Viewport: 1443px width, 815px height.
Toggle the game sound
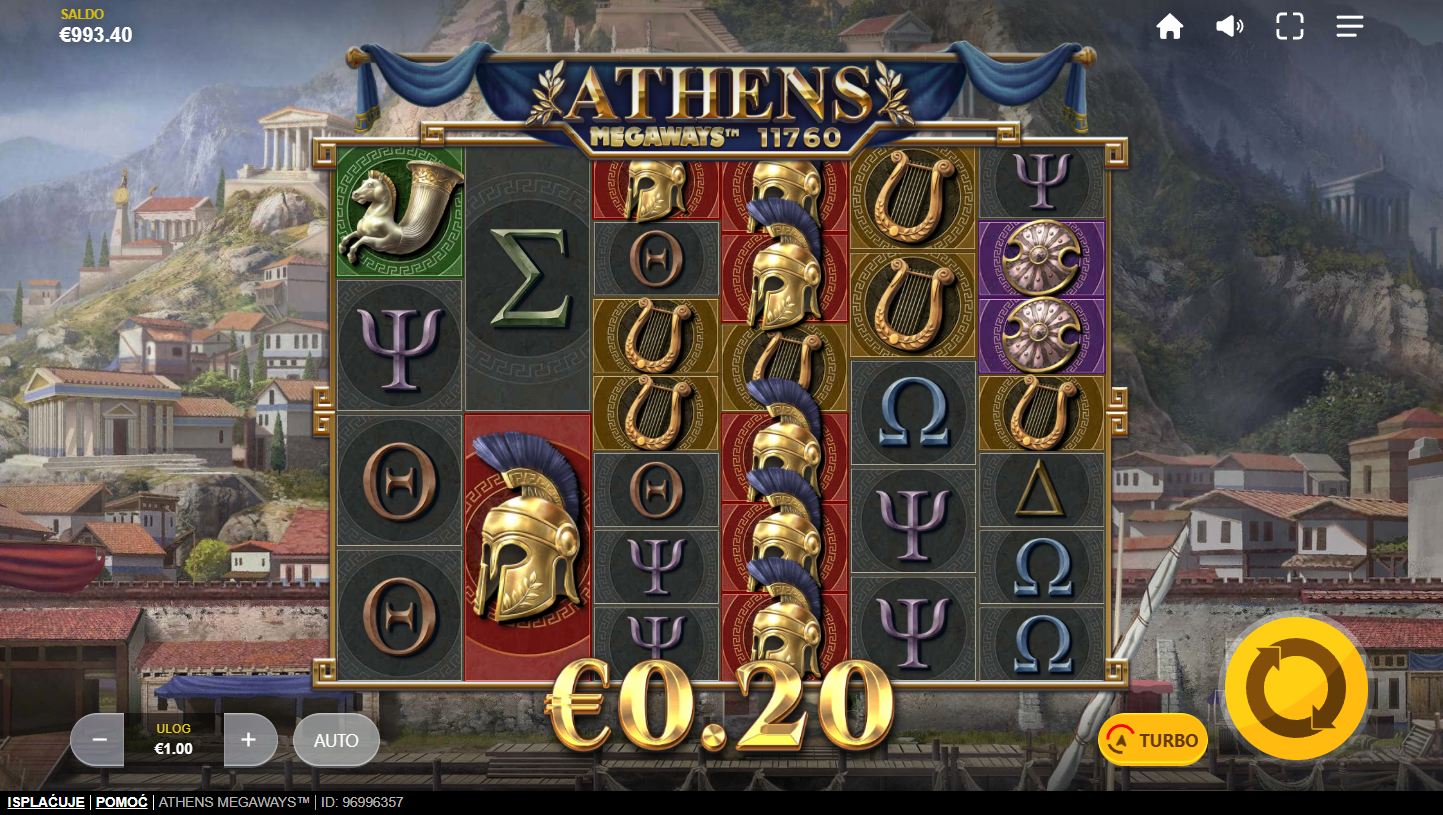1229,27
